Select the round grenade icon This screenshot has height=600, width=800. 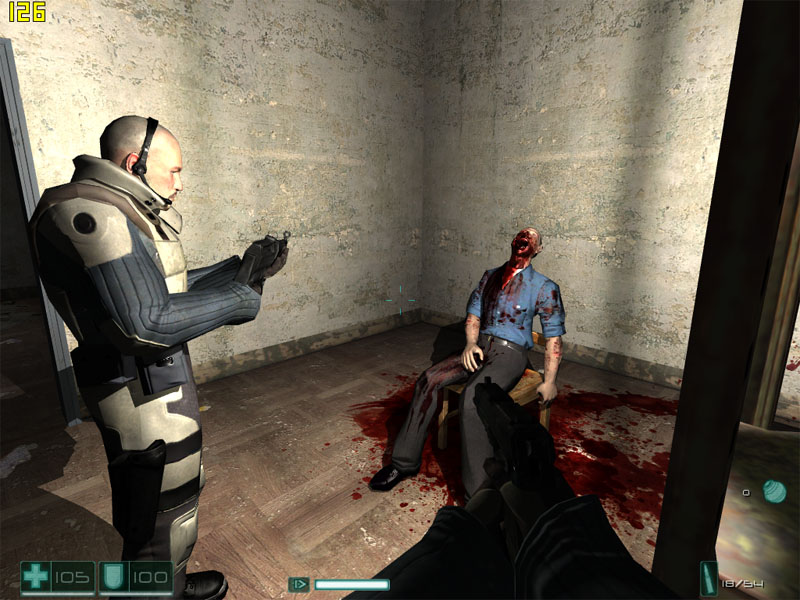click(x=772, y=491)
